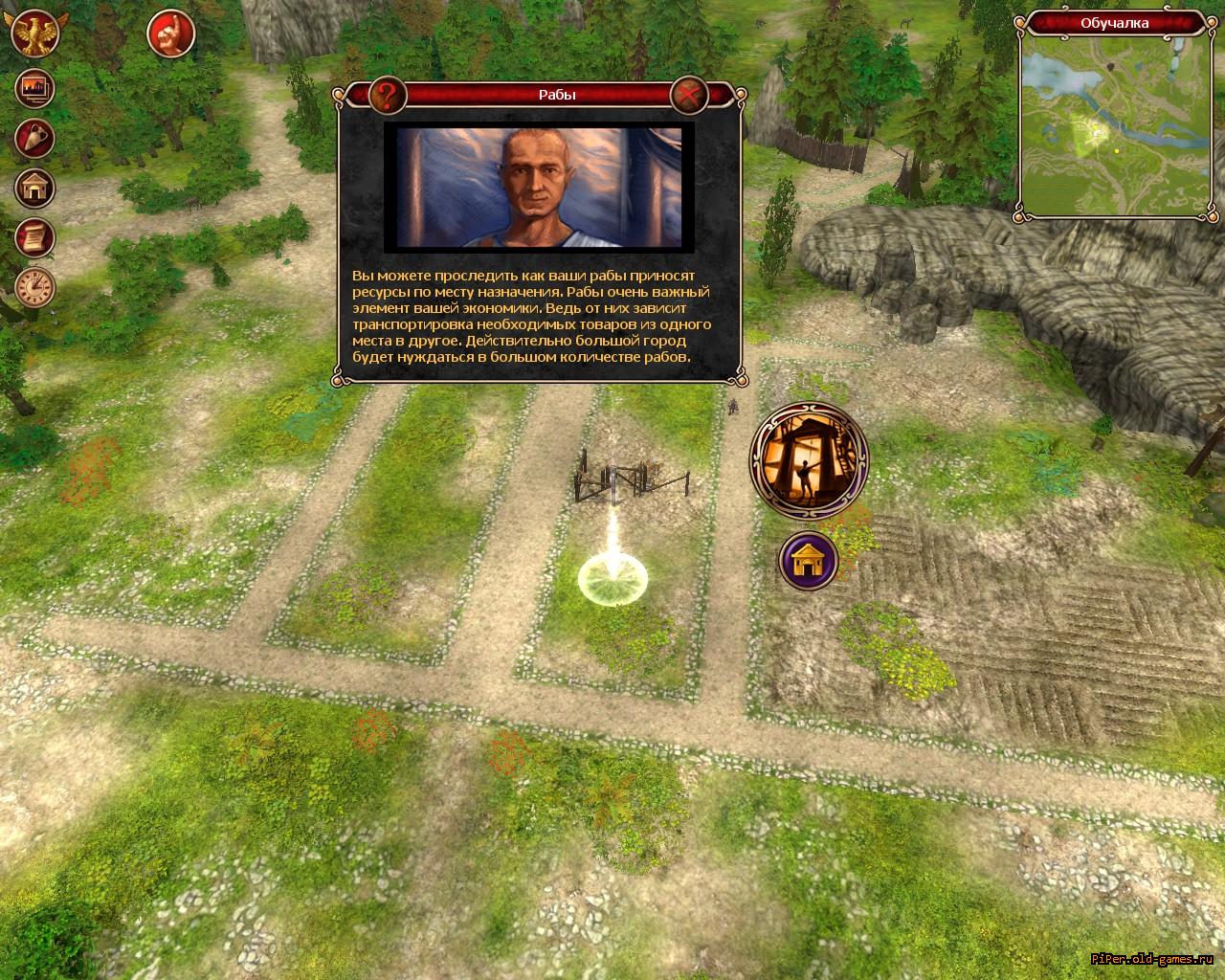Open help with the red question mark
The width and height of the screenshot is (1225, 980).
(x=387, y=95)
